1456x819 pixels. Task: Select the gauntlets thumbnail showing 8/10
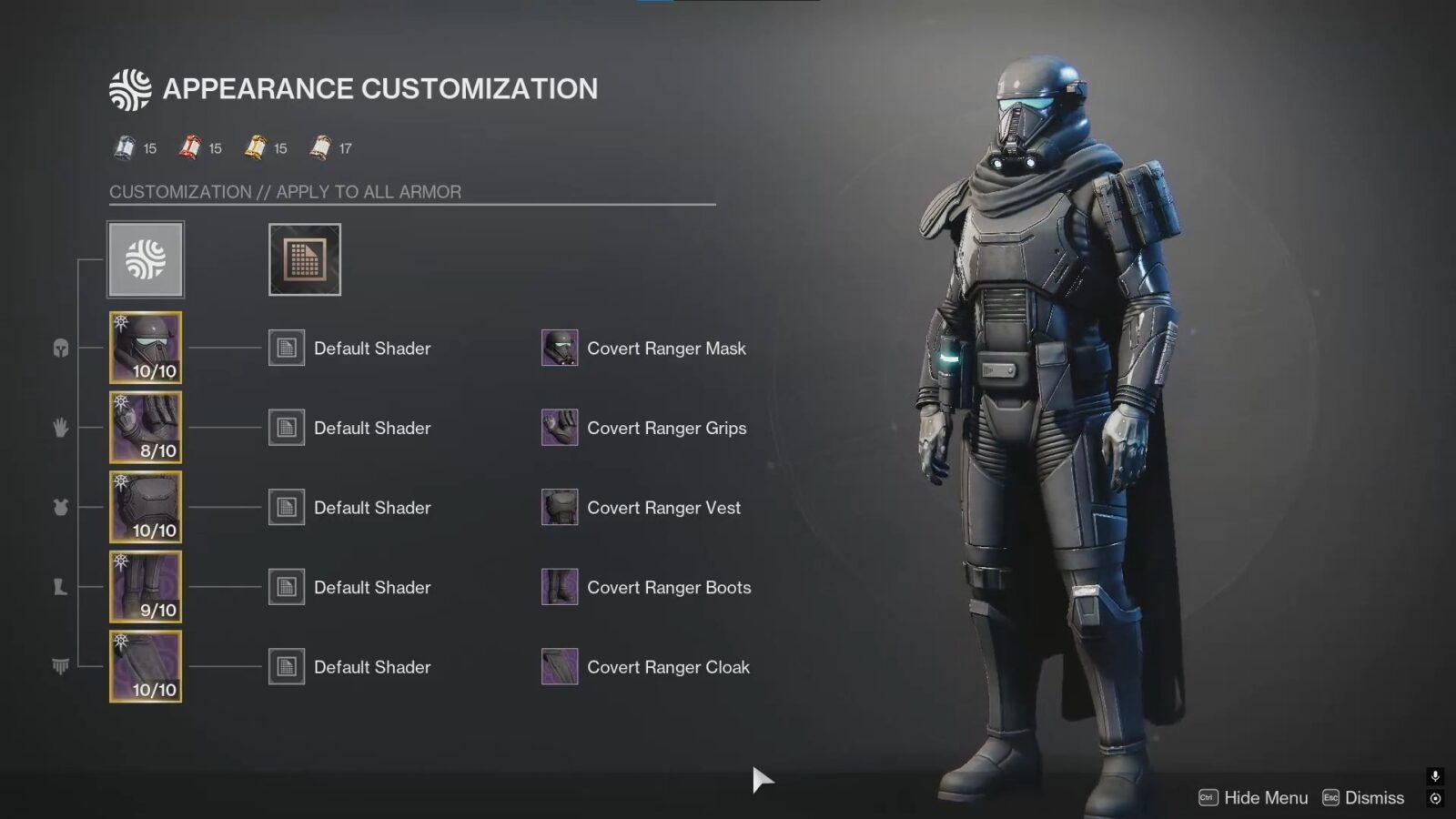coord(145,426)
